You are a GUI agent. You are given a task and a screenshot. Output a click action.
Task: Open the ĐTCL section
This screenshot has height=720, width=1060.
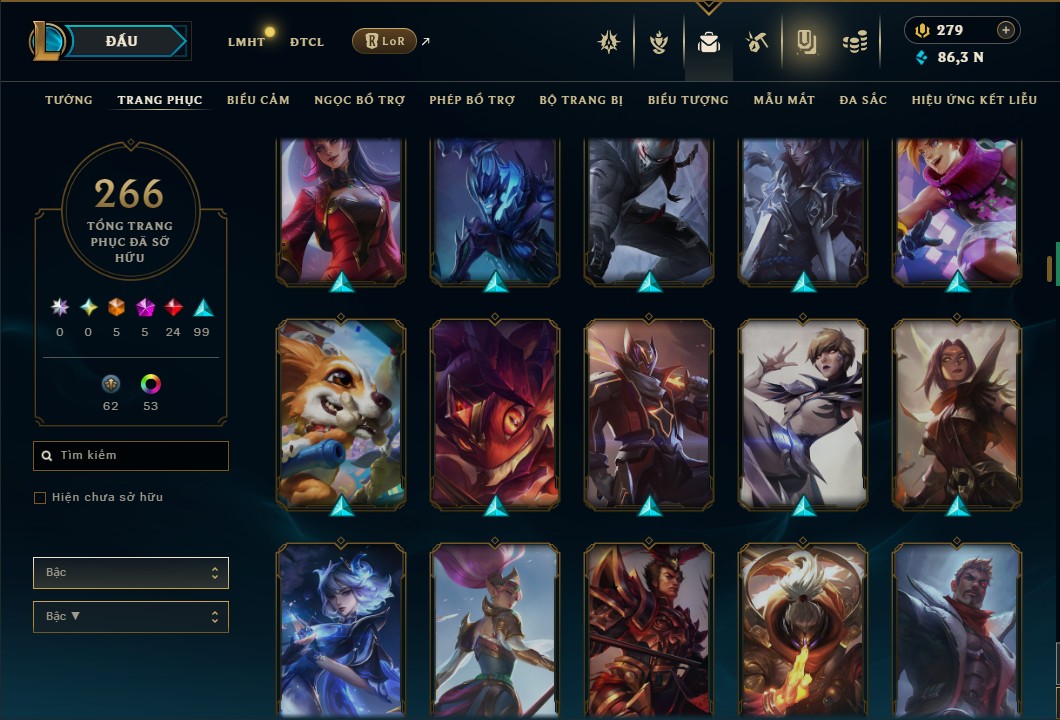(306, 42)
